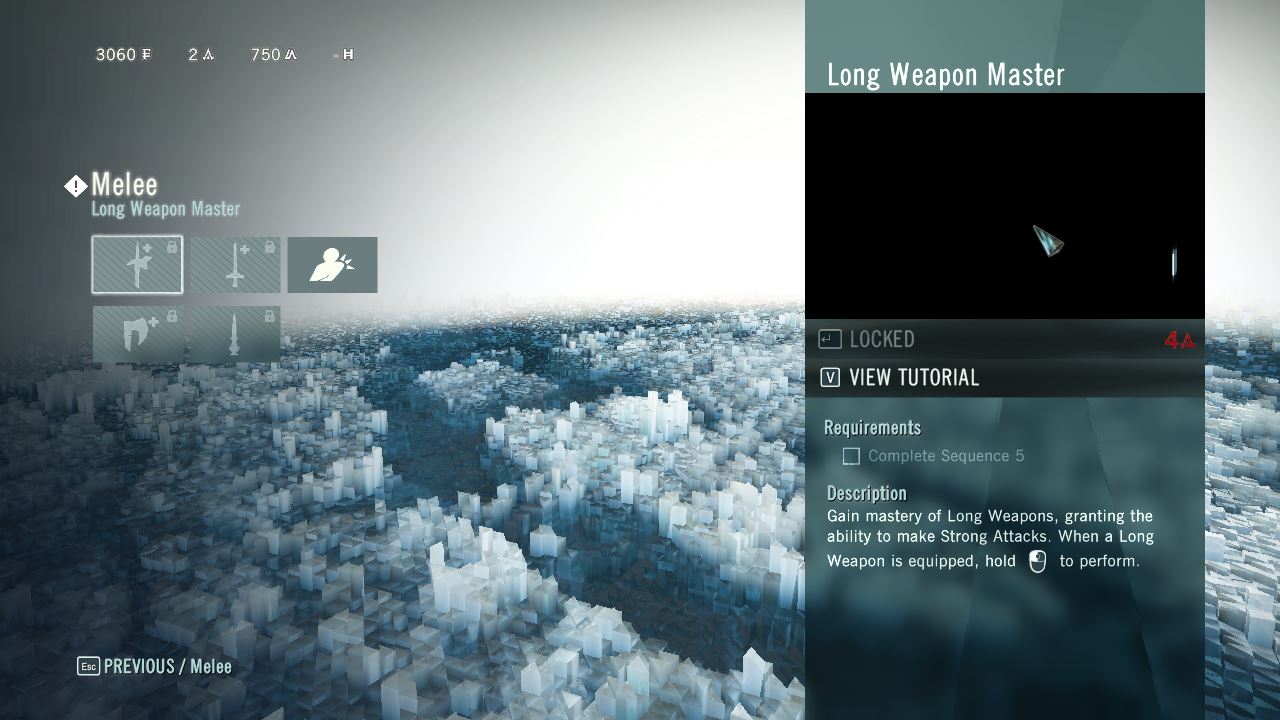The image size is (1280, 720).
Task: Click the Melee category heading
Action: click(x=124, y=184)
